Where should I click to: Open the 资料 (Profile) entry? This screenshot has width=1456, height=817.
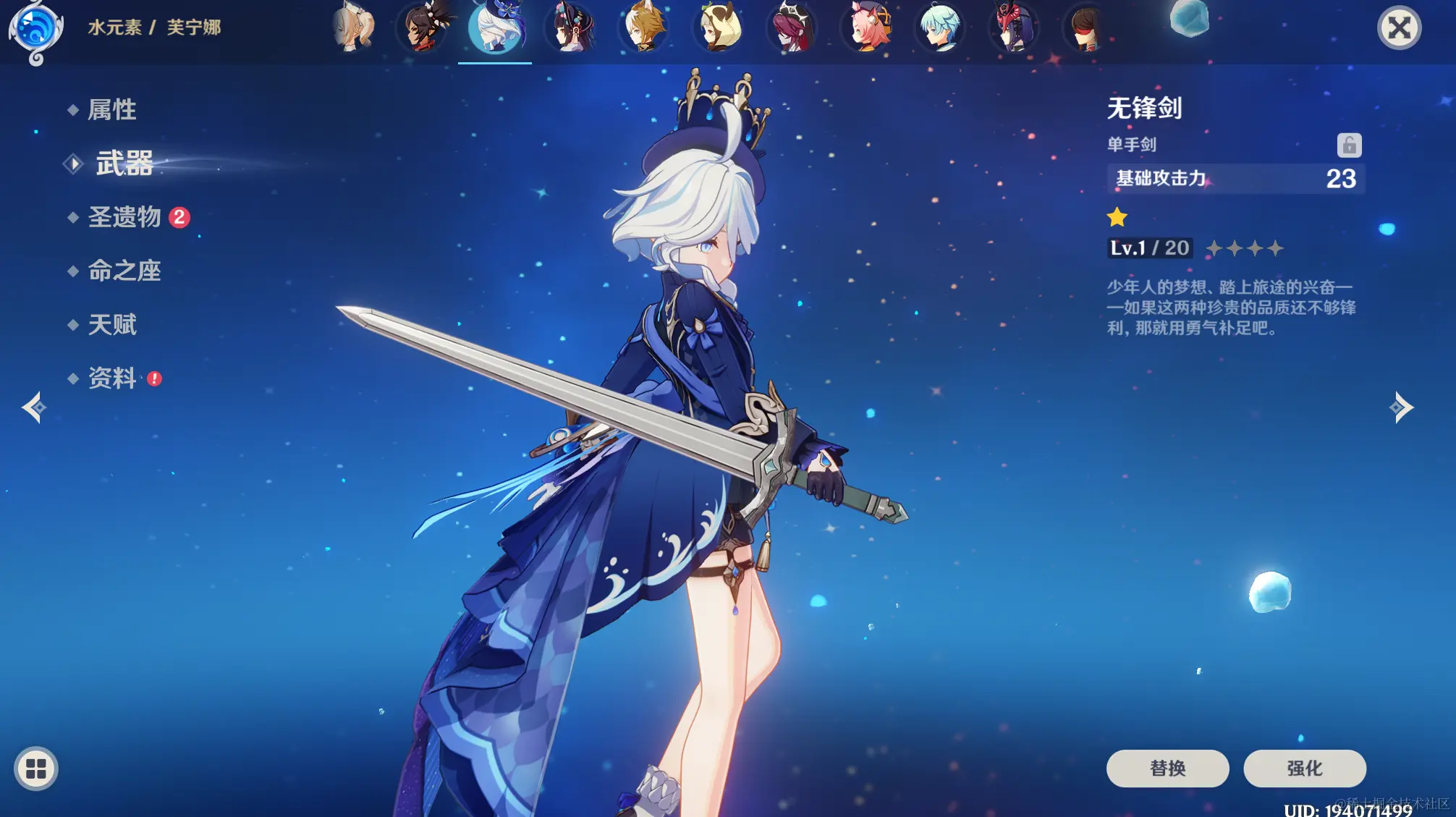pyautogui.click(x=112, y=378)
